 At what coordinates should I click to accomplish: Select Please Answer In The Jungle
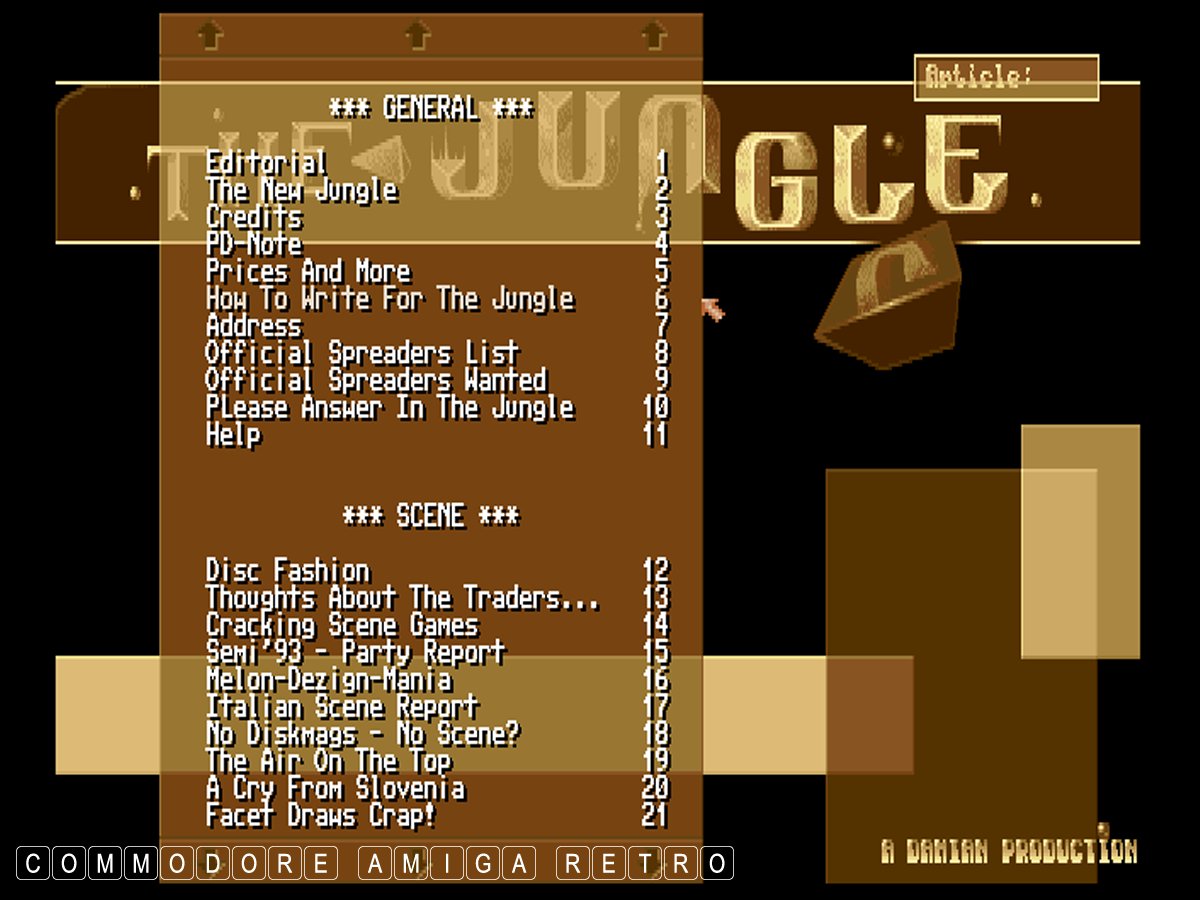coord(390,408)
